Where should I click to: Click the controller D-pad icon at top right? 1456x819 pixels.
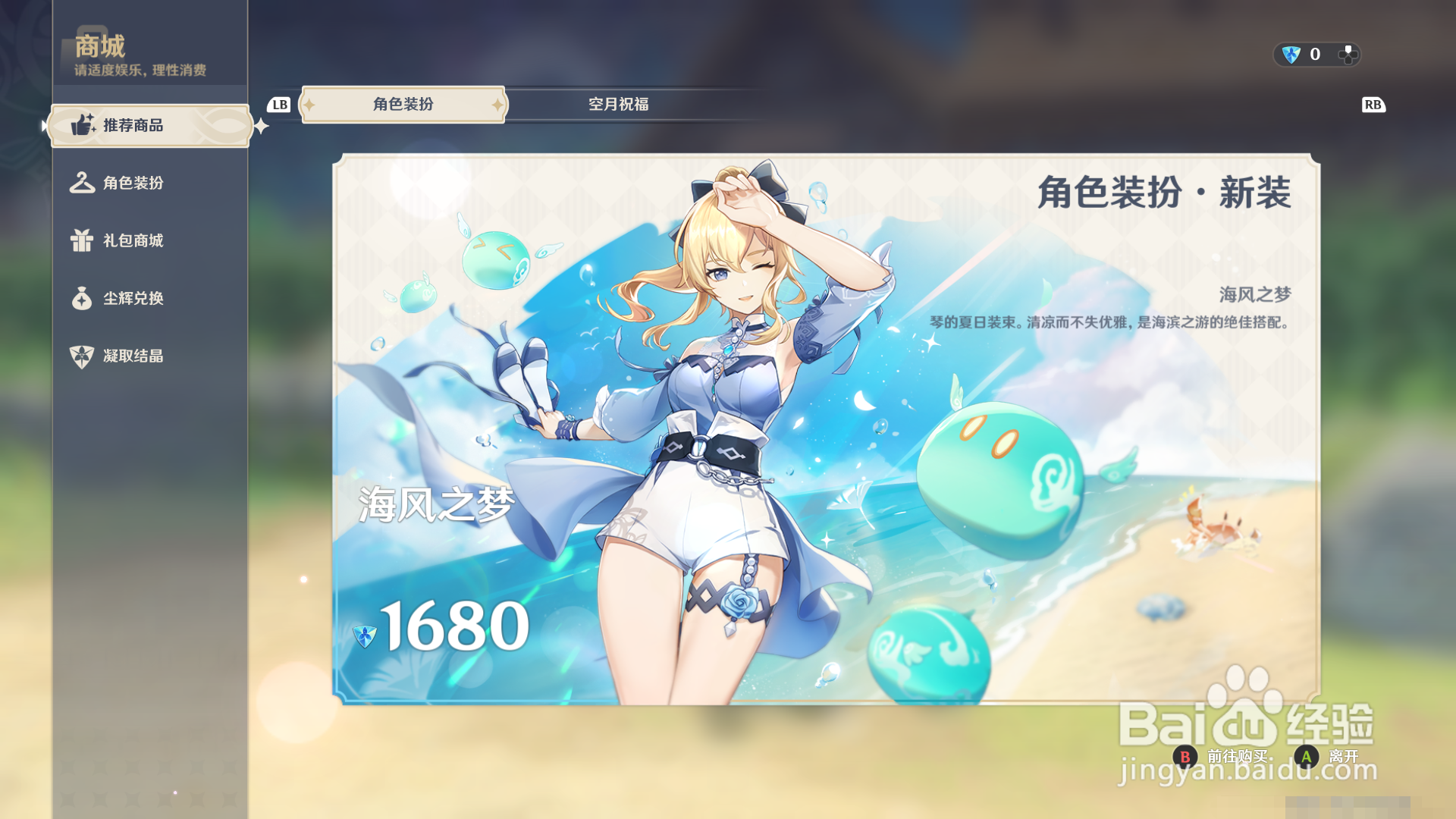(1349, 54)
